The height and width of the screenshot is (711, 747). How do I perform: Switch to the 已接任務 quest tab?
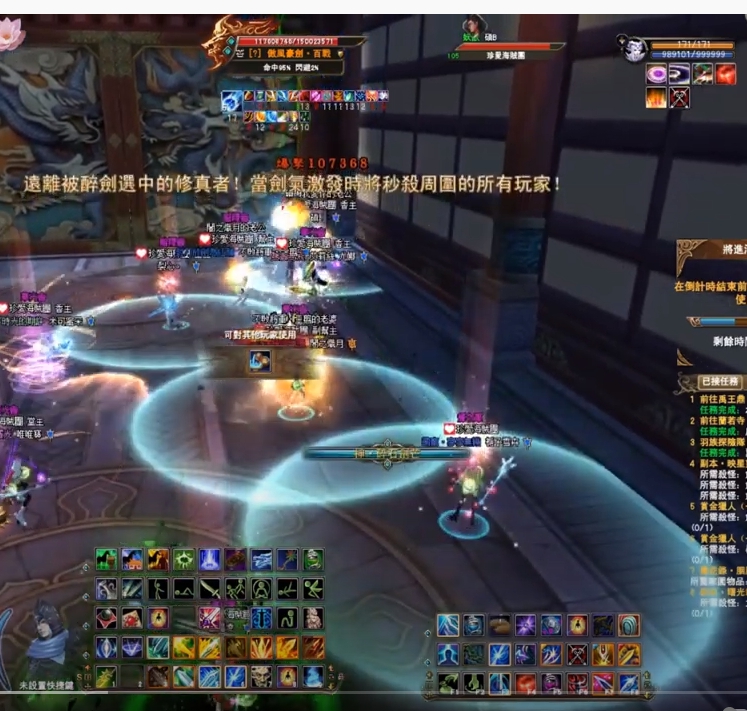[x=719, y=381]
